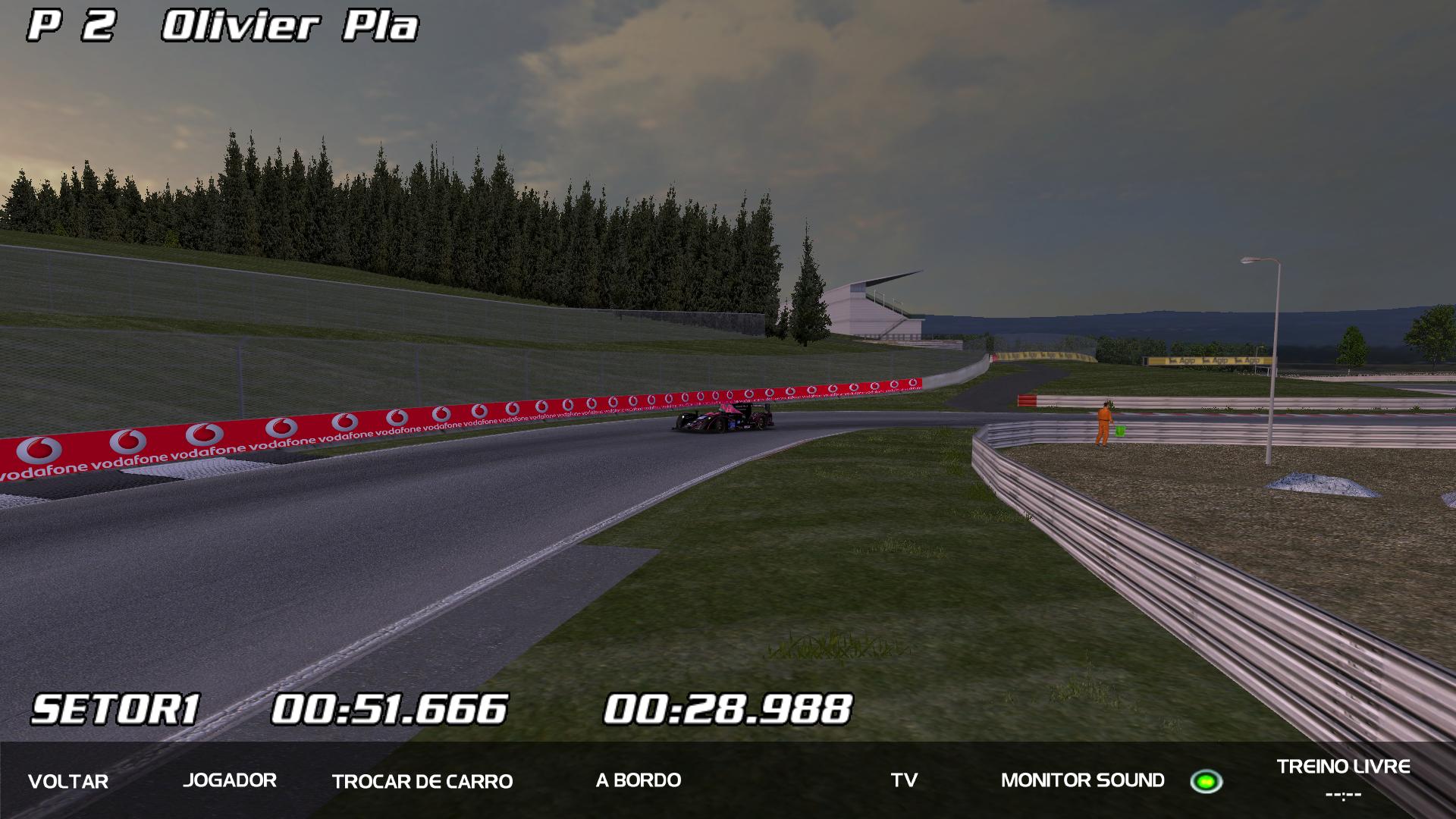The image size is (1456, 819).
Task: Activate the TV camera view
Action: (x=904, y=780)
